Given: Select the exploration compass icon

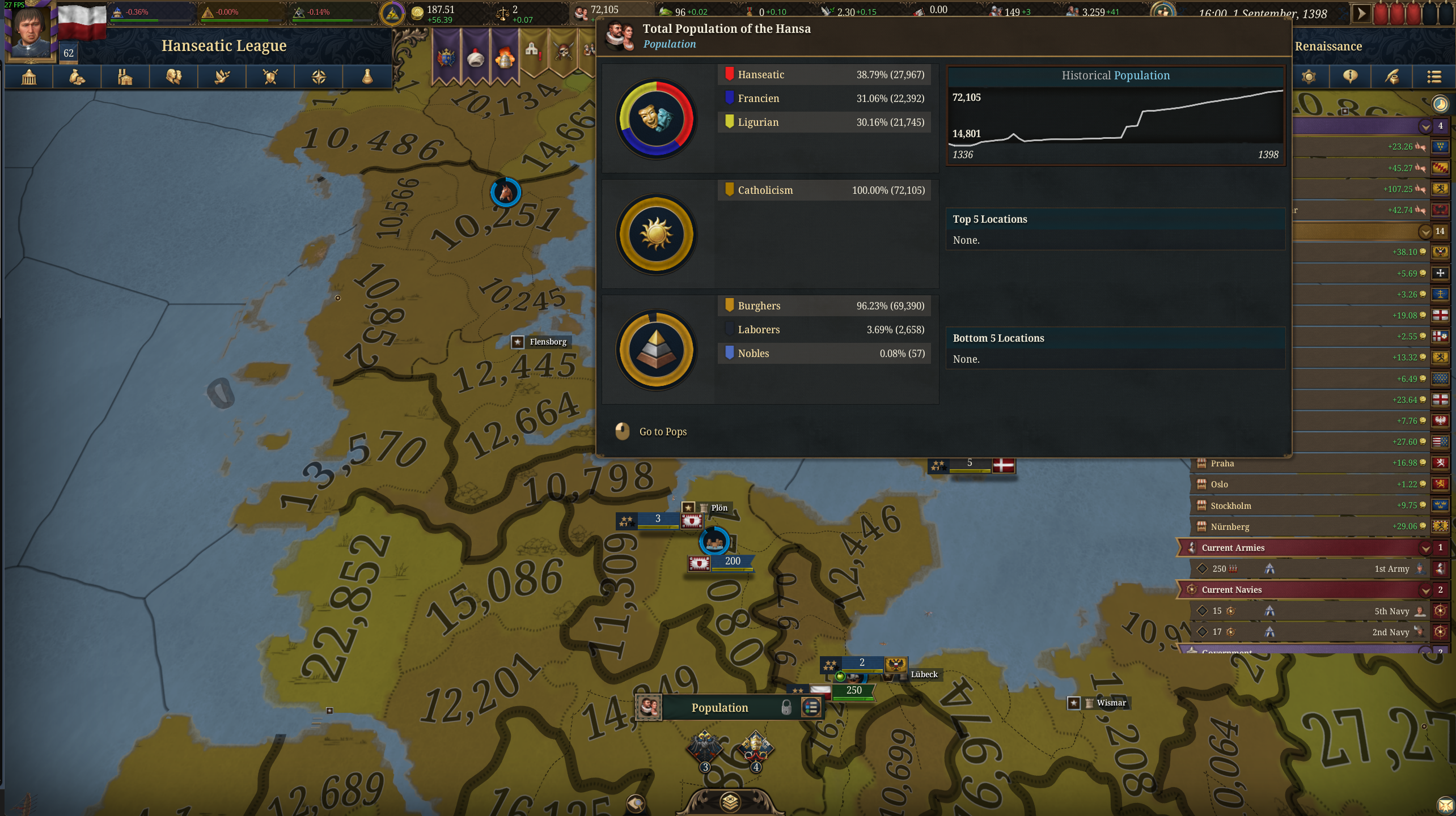Looking at the screenshot, I should coord(318,76).
